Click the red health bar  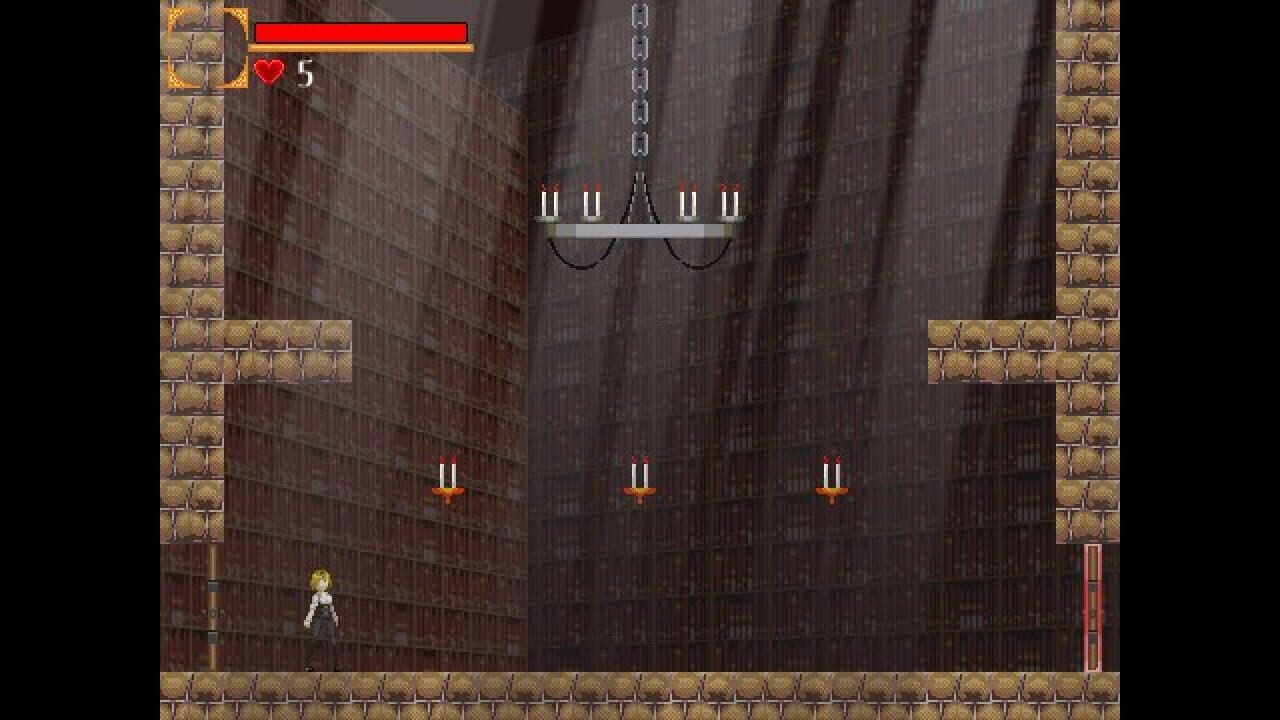360,32
